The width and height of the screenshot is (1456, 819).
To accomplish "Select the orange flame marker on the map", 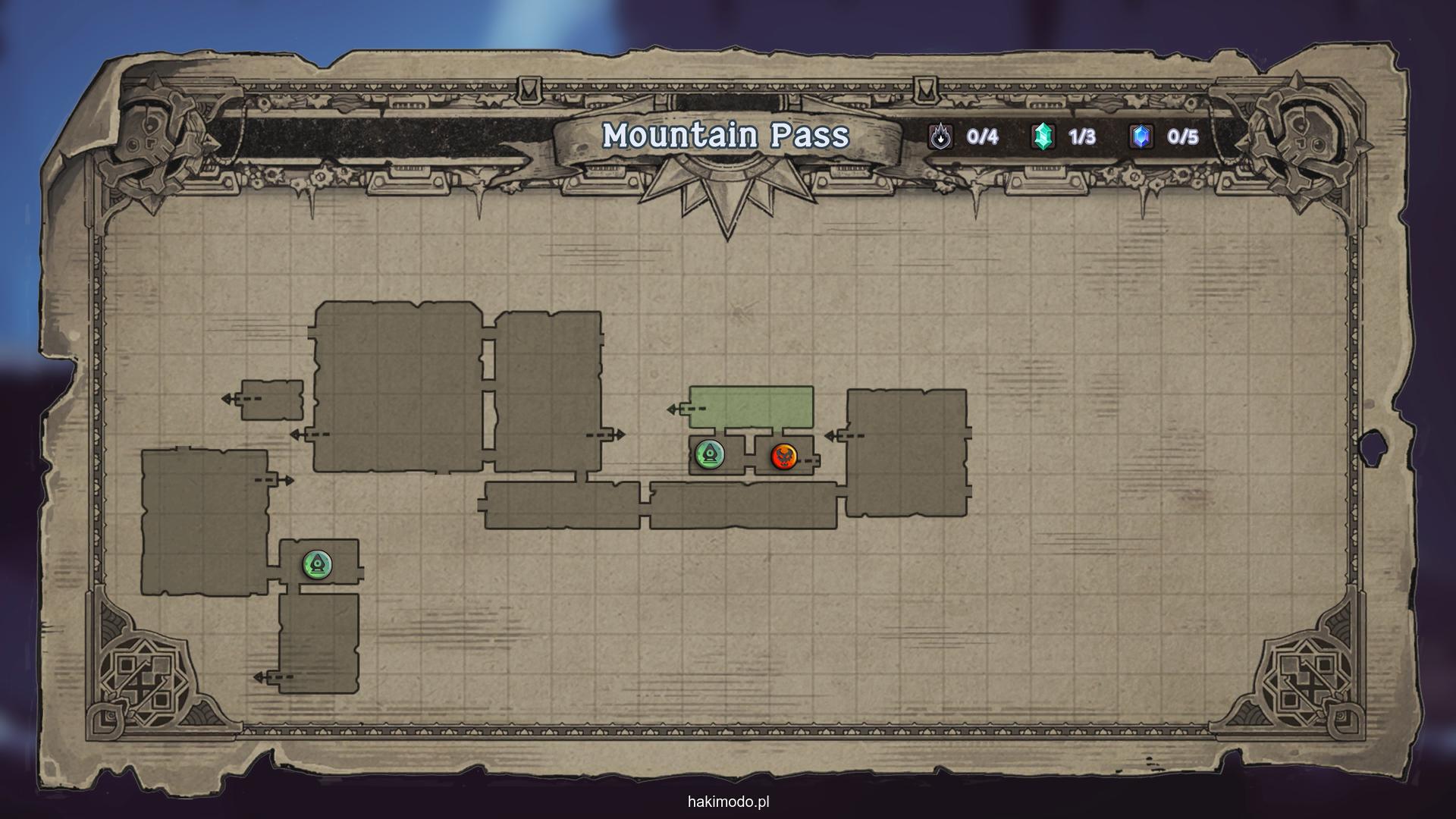I will click(x=783, y=457).
